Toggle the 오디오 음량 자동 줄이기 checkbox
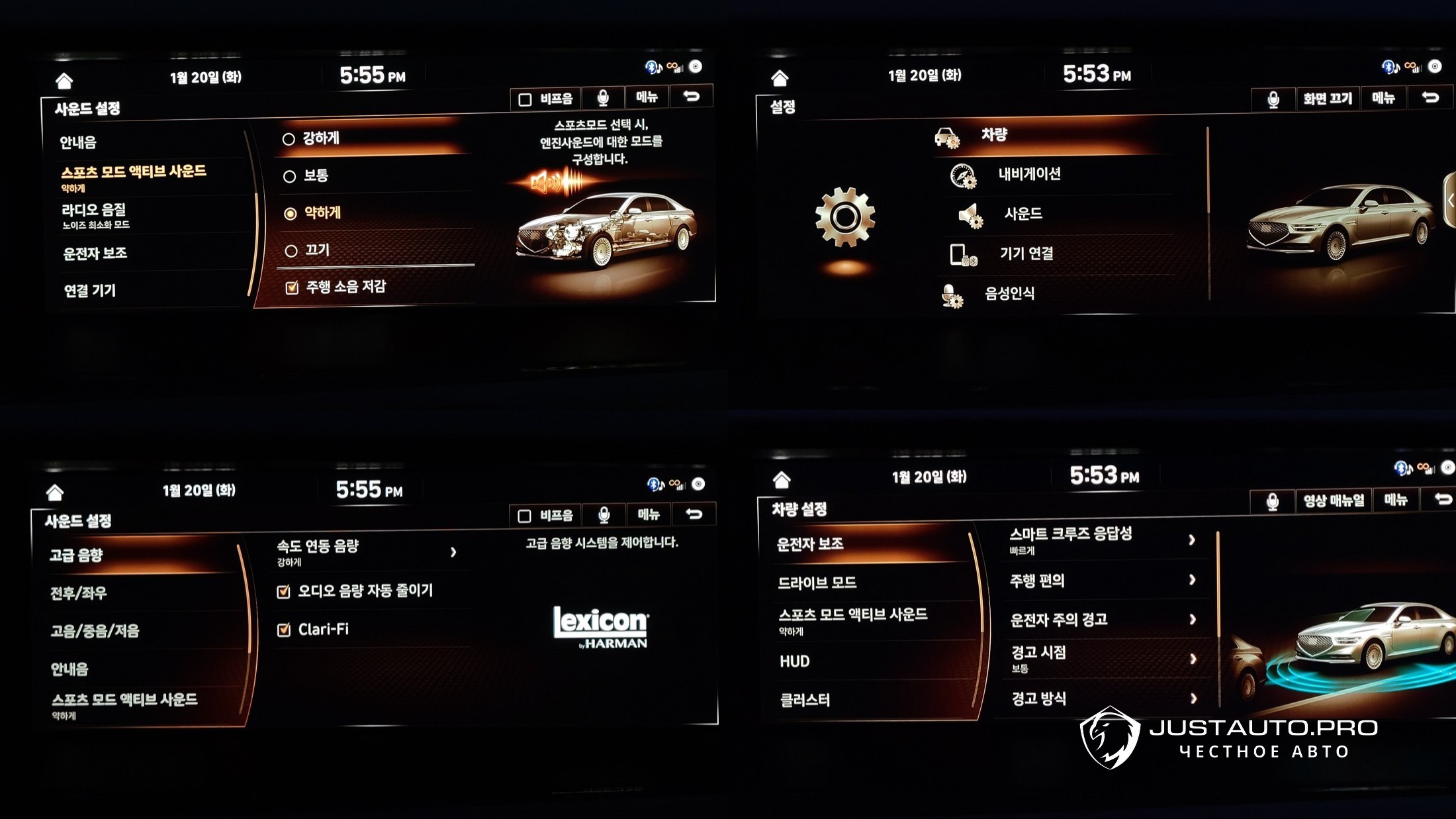The height and width of the screenshot is (819, 1456). 284,591
